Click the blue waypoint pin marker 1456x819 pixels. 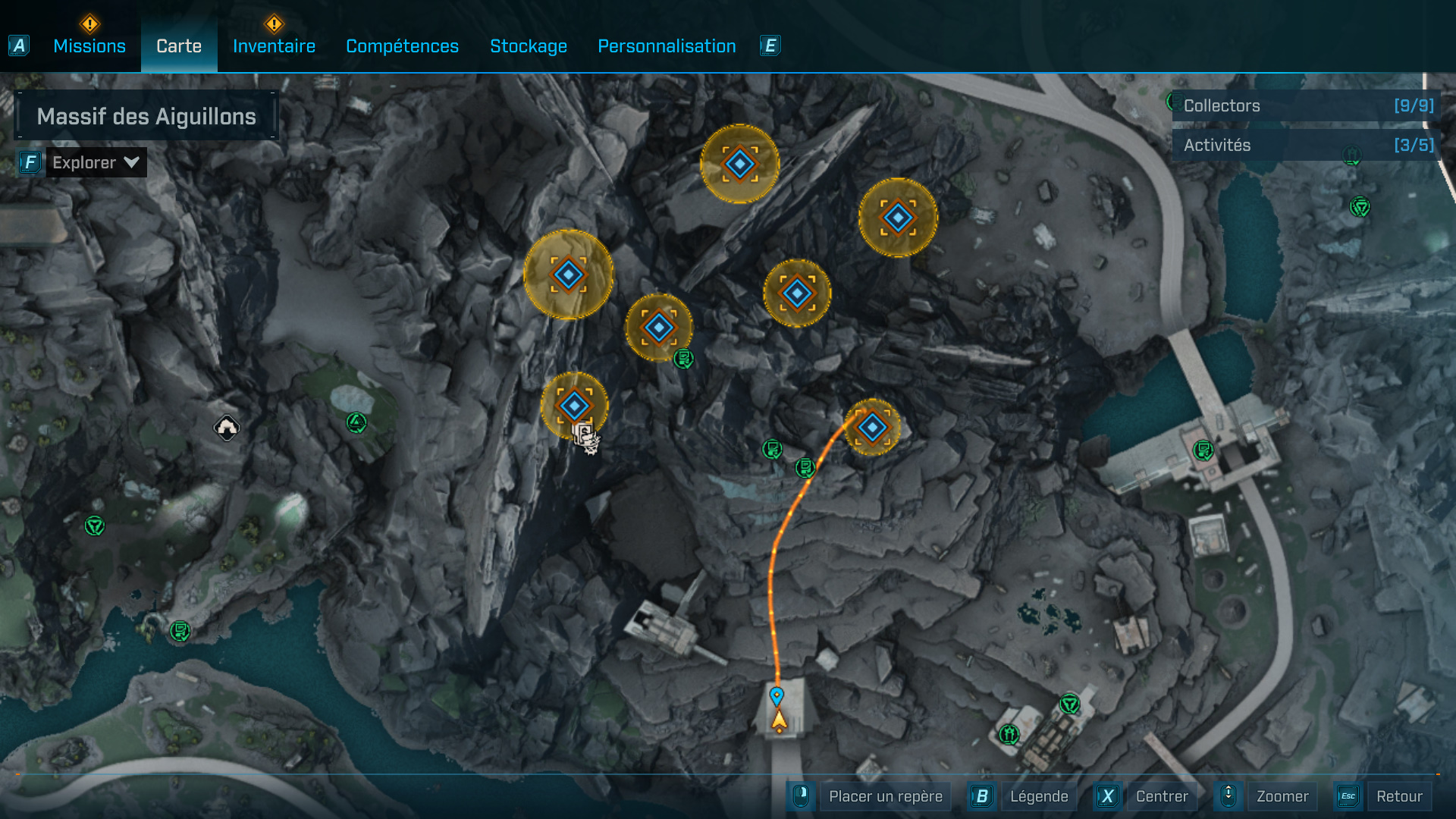coord(777,695)
